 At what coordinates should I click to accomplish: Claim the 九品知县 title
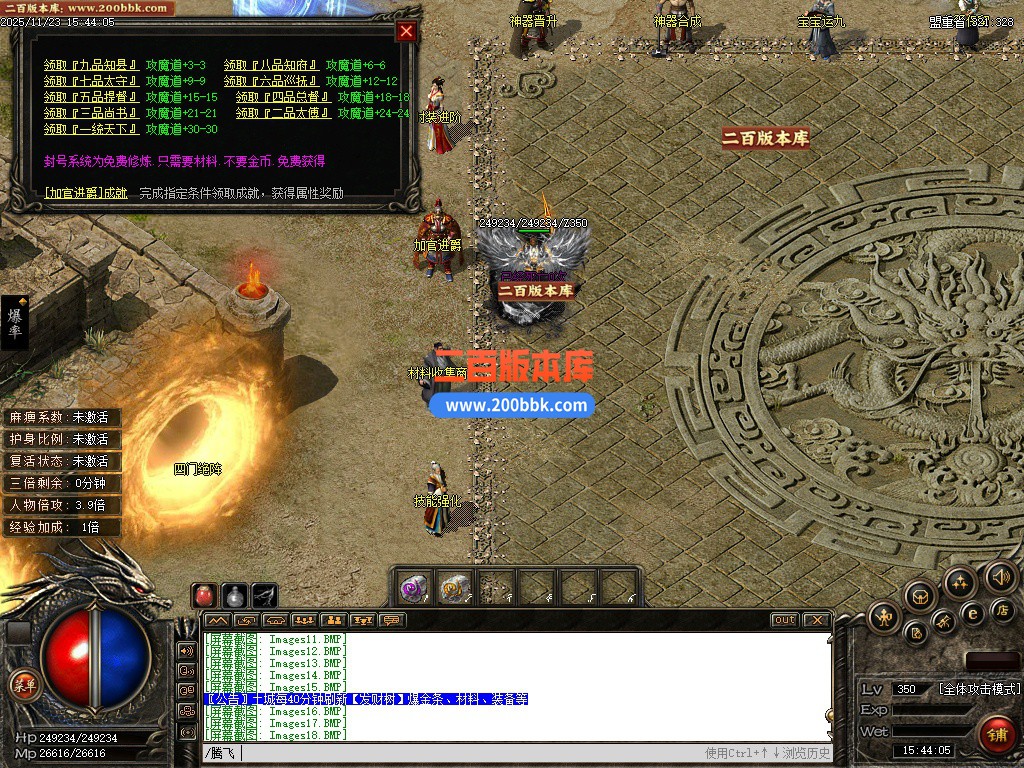click(x=91, y=65)
